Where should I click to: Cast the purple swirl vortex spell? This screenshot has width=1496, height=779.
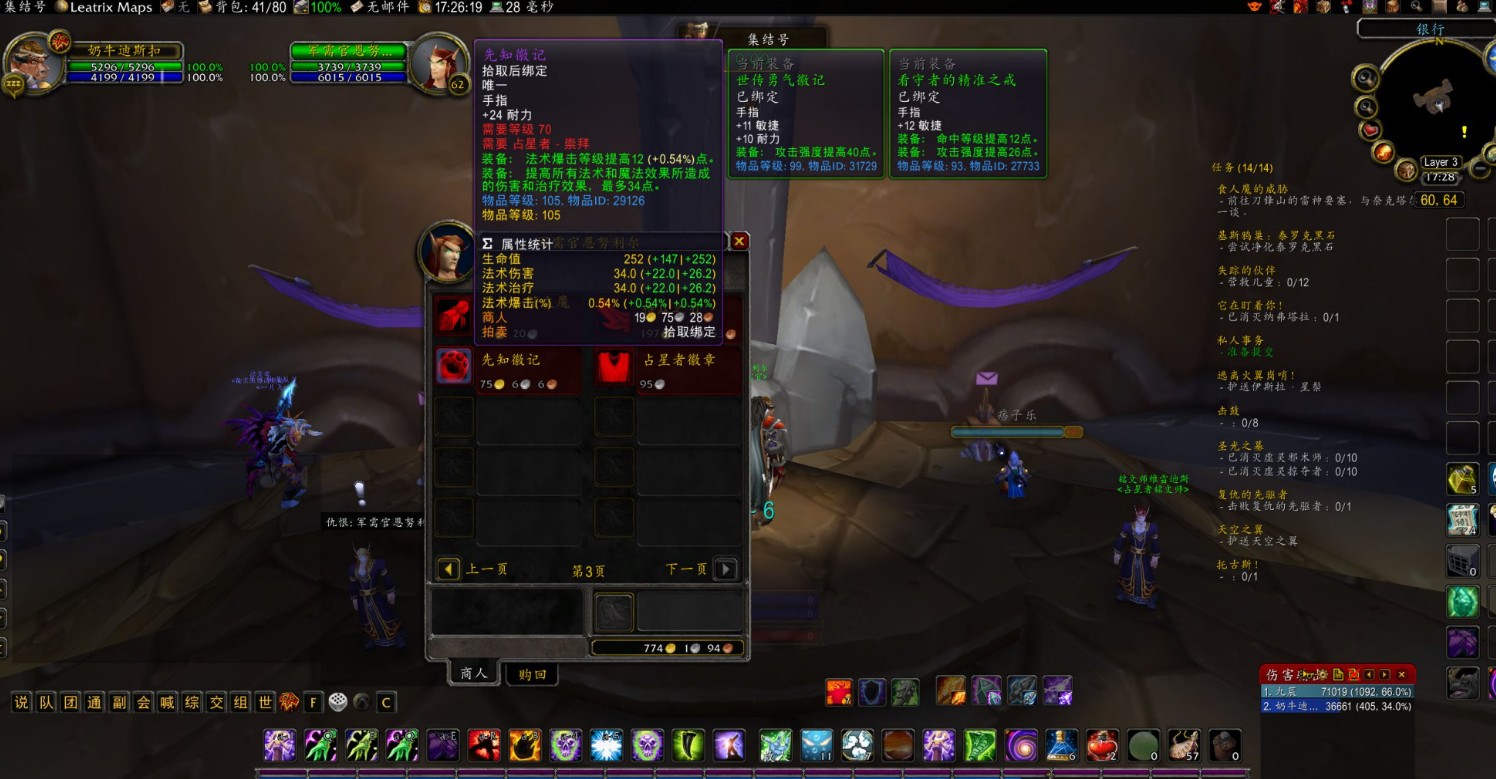(1021, 745)
